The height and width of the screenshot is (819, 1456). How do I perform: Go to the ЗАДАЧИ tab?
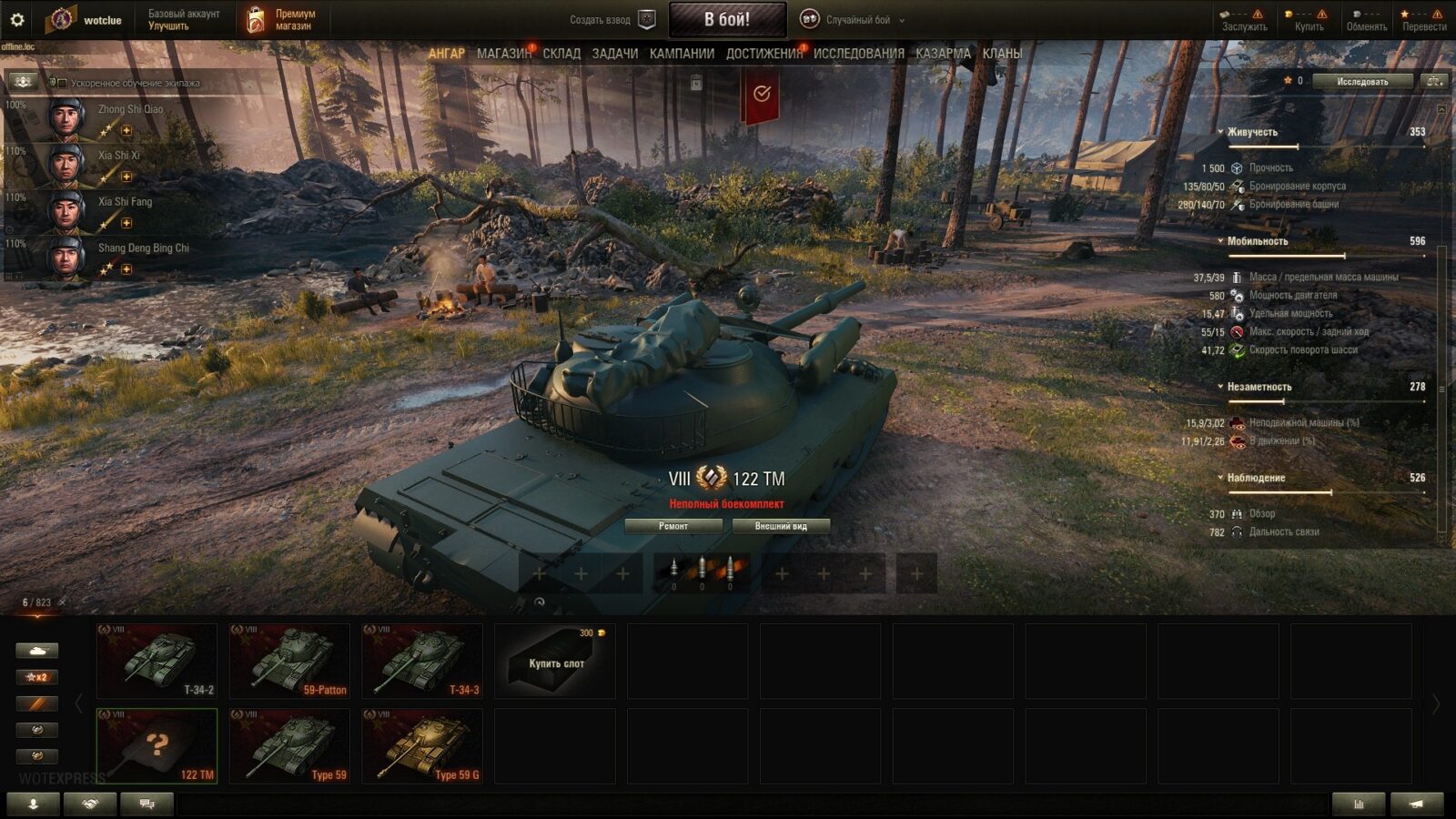click(x=615, y=54)
